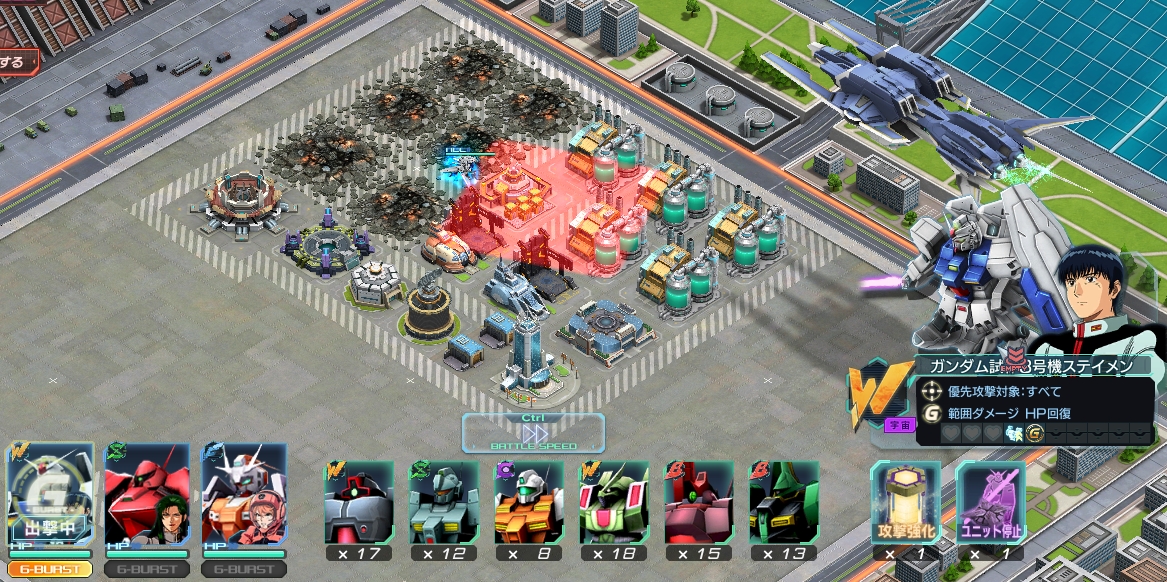The width and height of the screenshot is (1167, 582).
Task: Choose the orange mobile suit card x8
Action: point(528,502)
